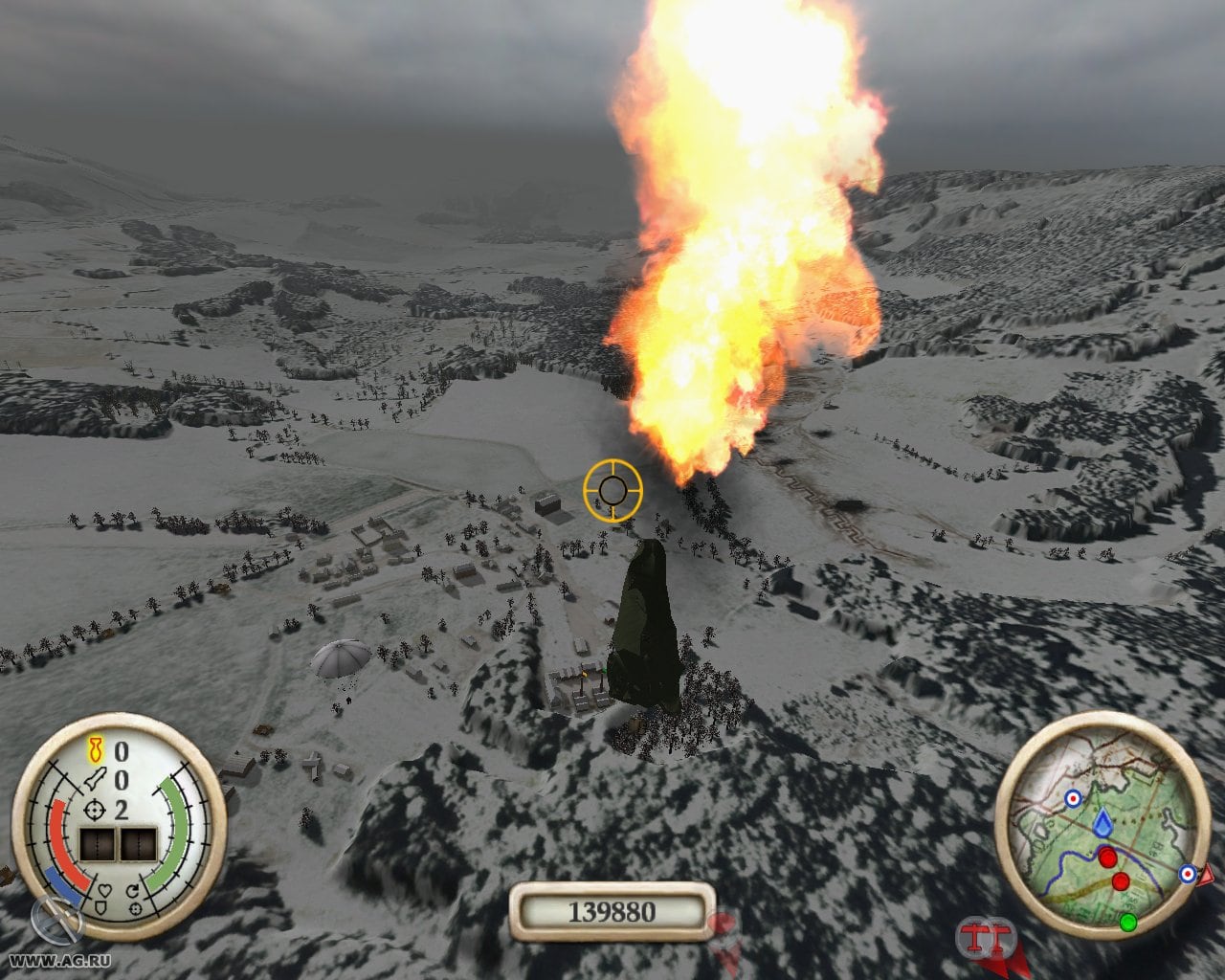1225x980 pixels.
Task: Choose the rocket weapon icon
Action: pos(95,780)
